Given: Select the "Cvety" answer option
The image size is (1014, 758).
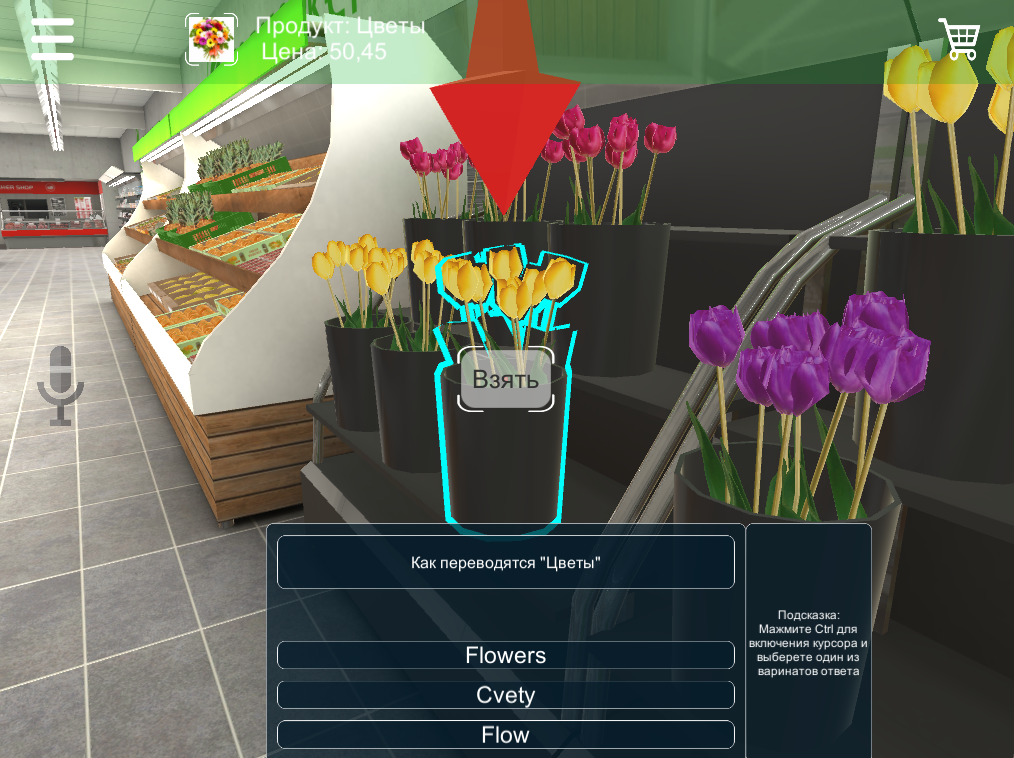Looking at the screenshot, I should (505, 695).
